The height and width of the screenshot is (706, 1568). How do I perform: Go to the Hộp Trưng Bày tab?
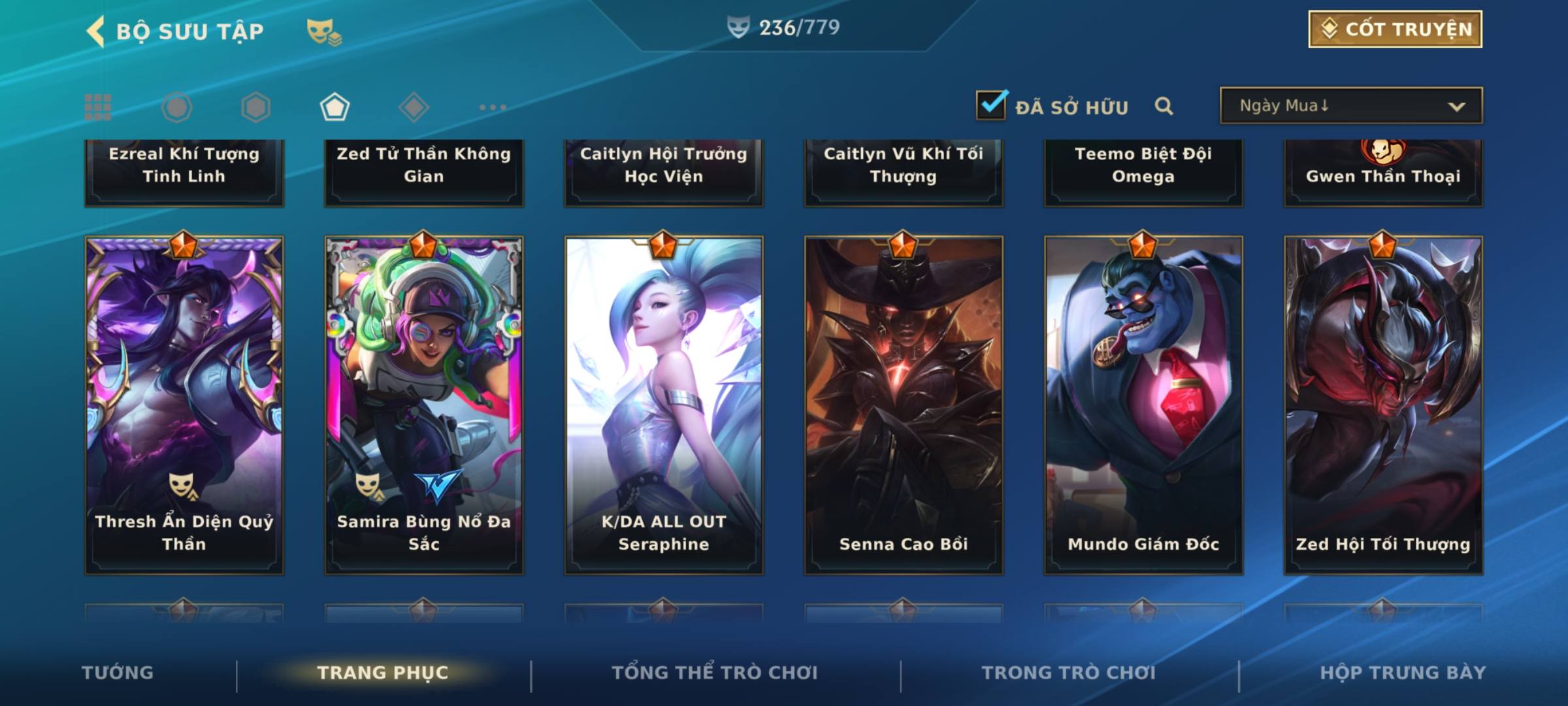[x=1403, y=673]
